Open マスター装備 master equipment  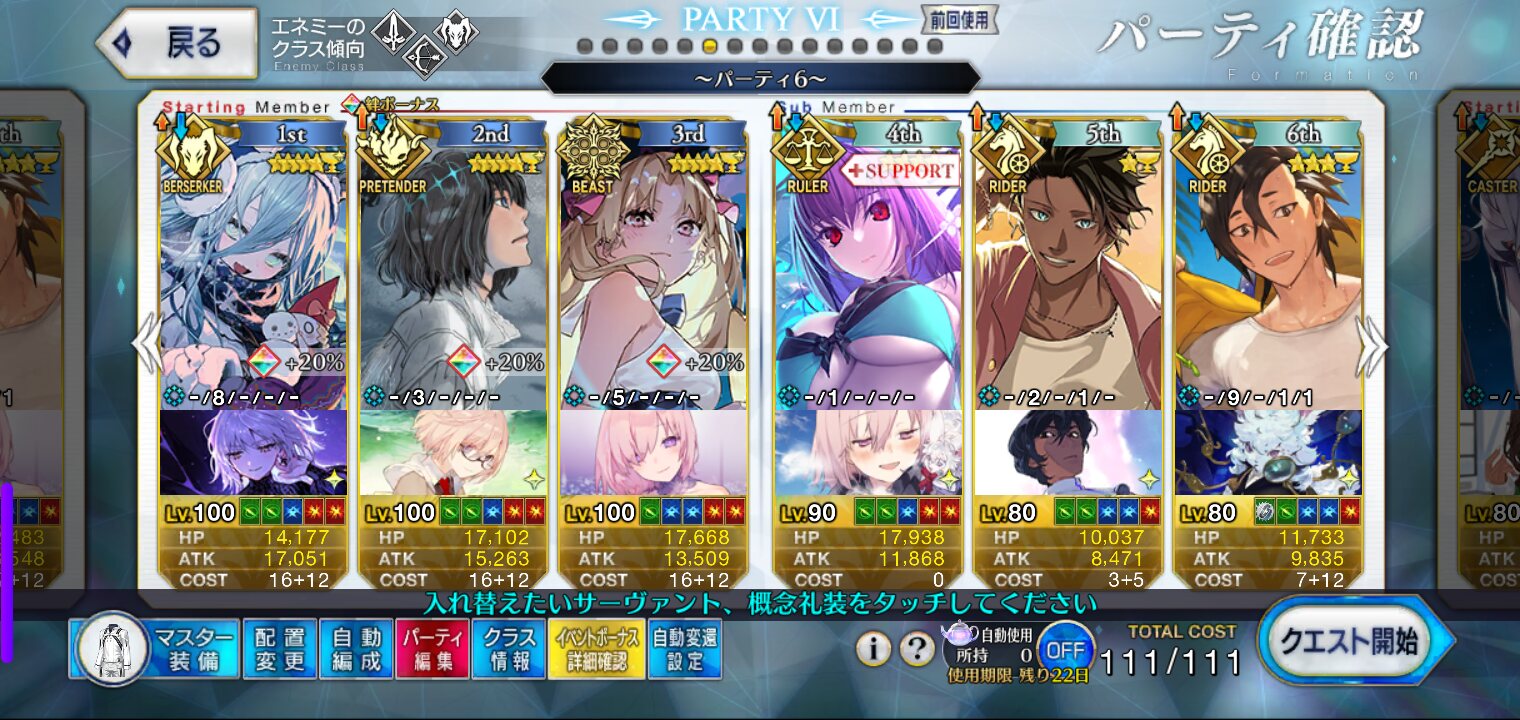[154, 649]
